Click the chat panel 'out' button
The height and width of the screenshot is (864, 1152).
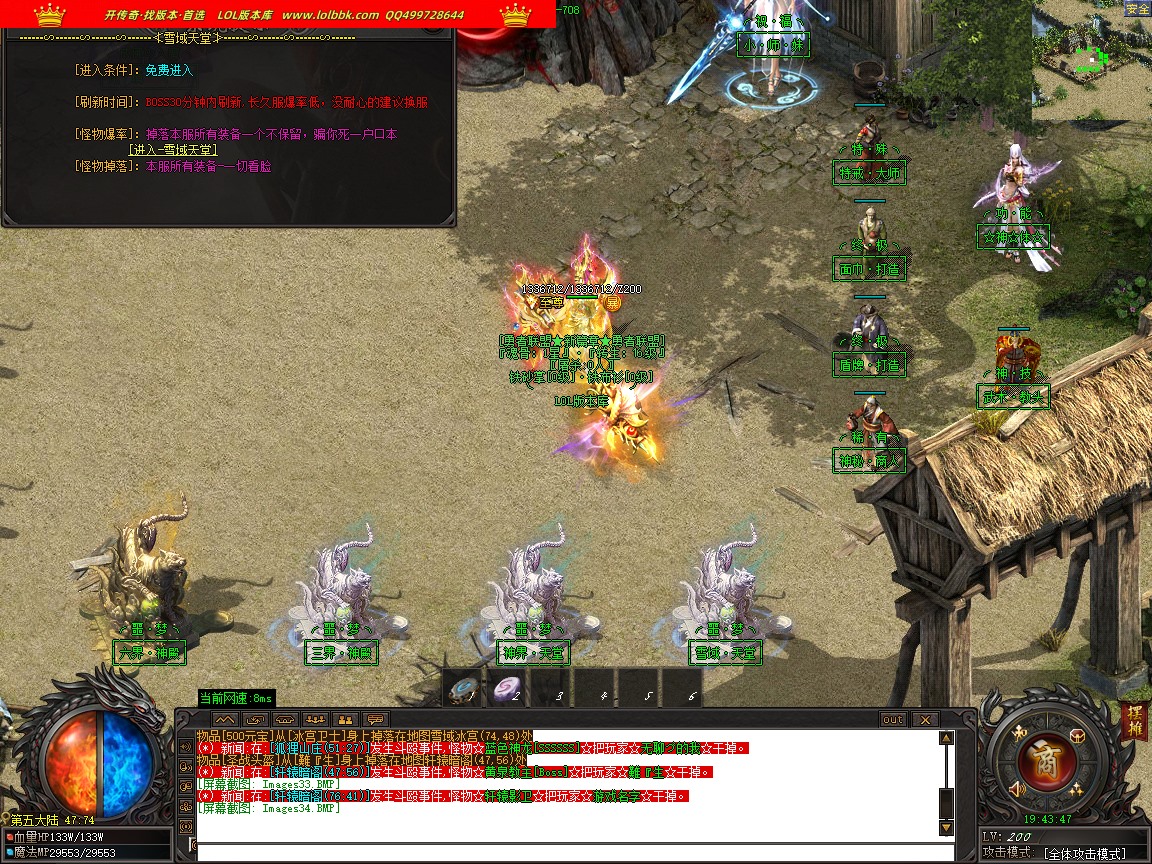pos(893,719)
